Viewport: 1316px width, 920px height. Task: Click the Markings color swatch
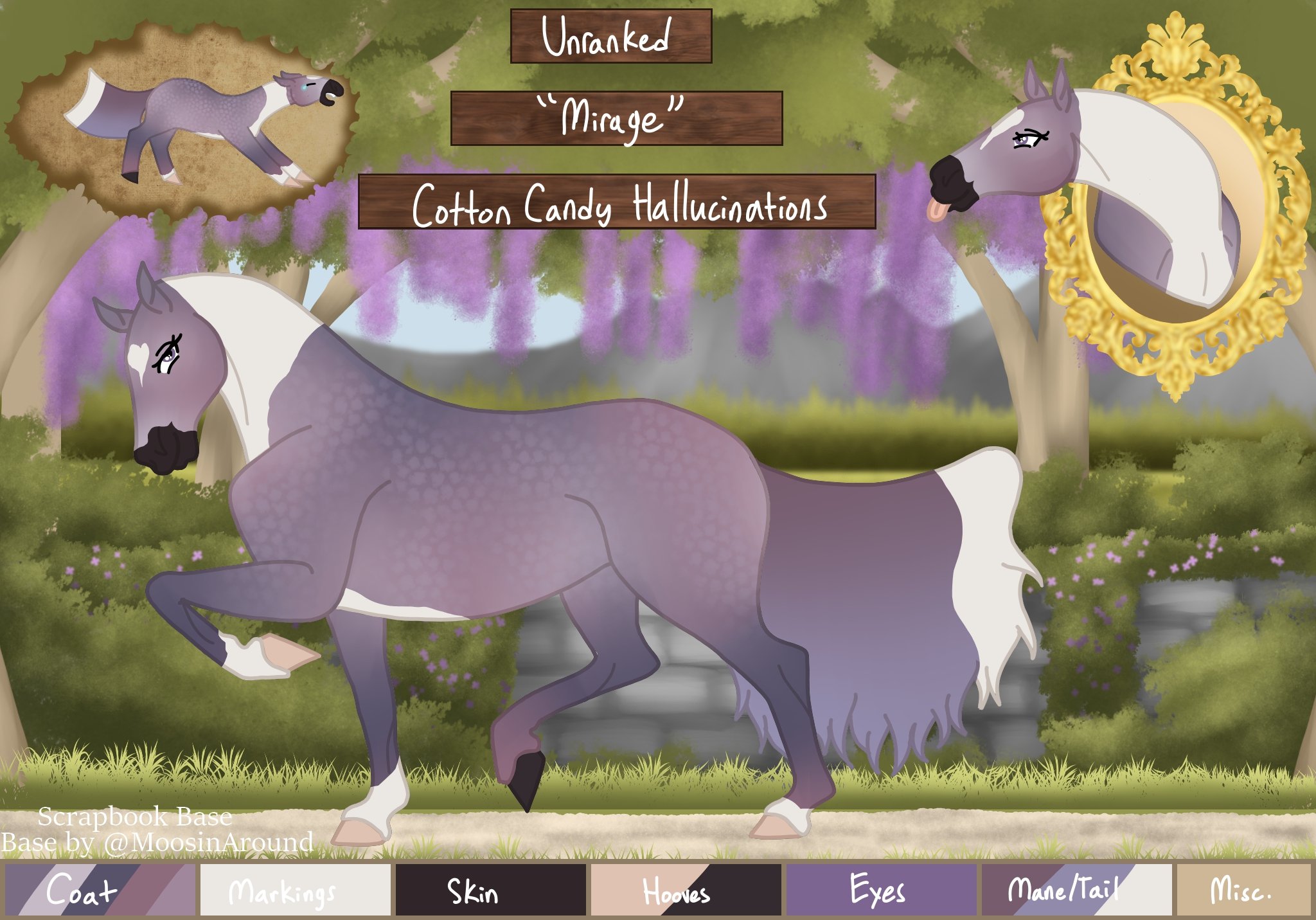tap(296, 890)
